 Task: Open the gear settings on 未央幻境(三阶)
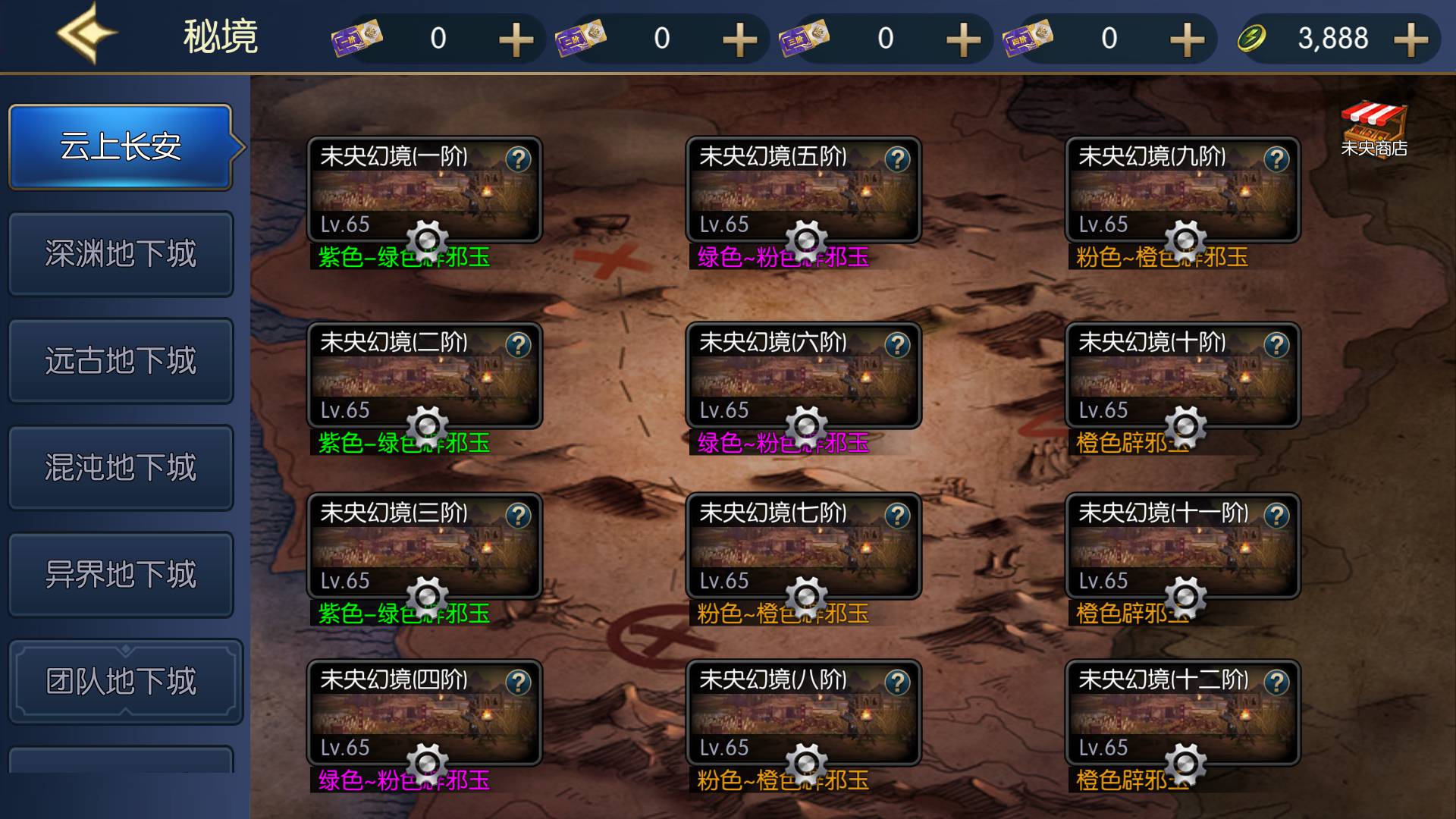[x=427, y=596]
